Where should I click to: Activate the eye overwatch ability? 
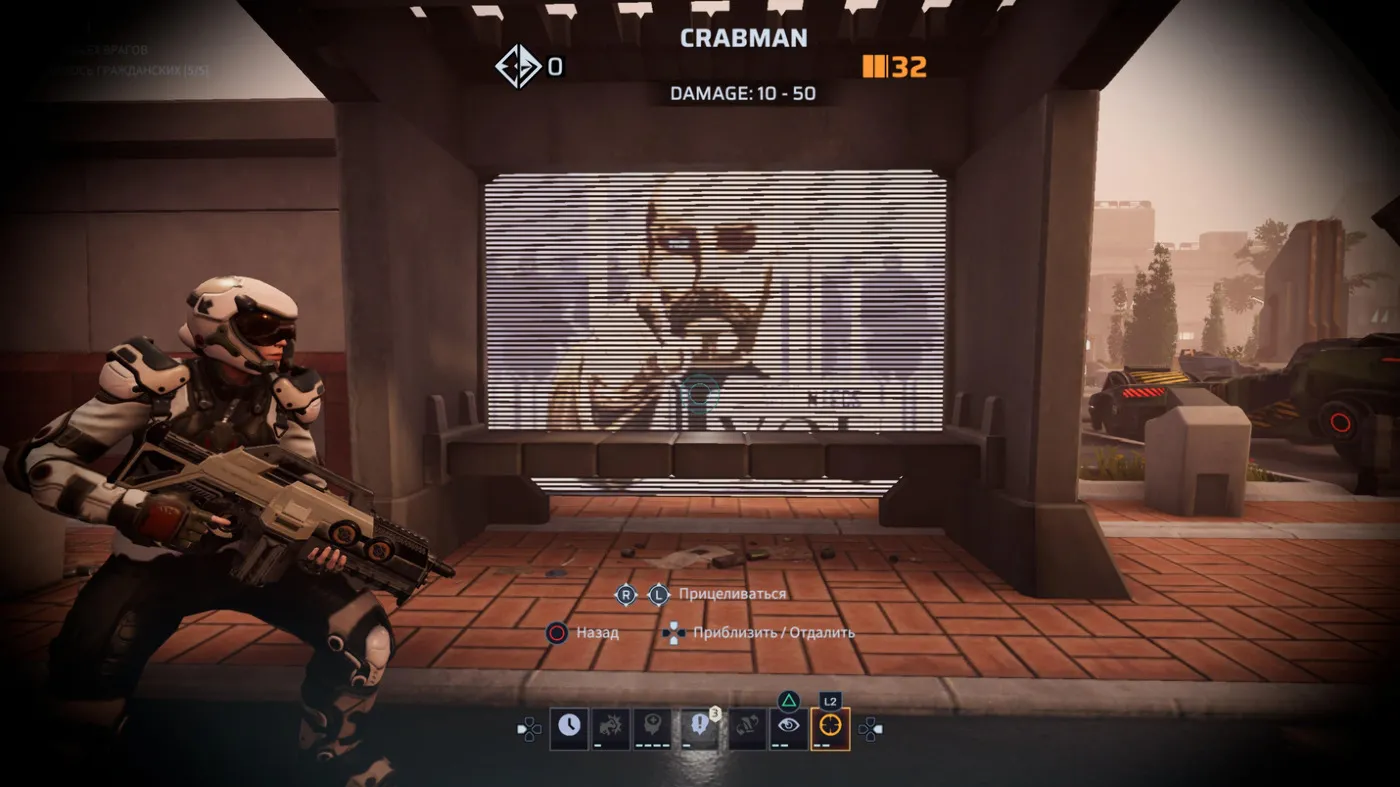click(788, 728)
